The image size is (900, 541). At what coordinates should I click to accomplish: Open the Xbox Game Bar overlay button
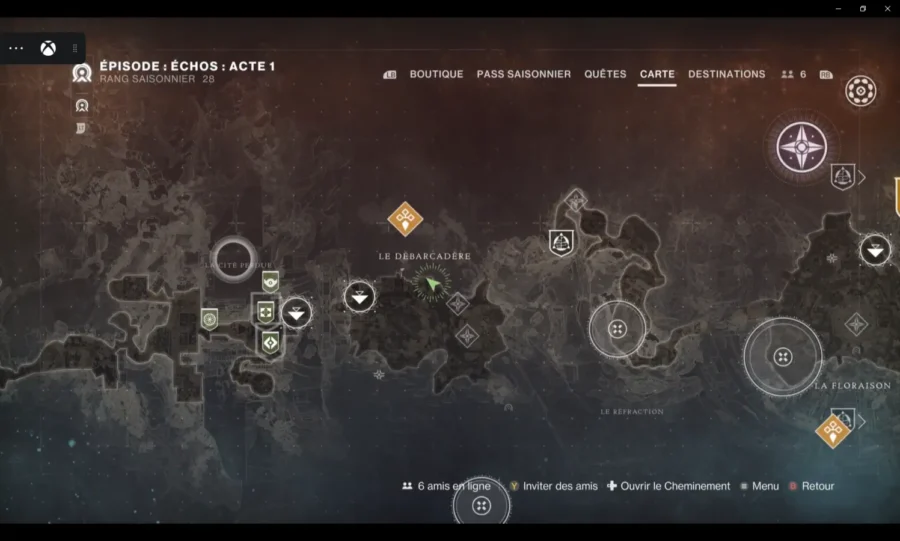point(48,48)
